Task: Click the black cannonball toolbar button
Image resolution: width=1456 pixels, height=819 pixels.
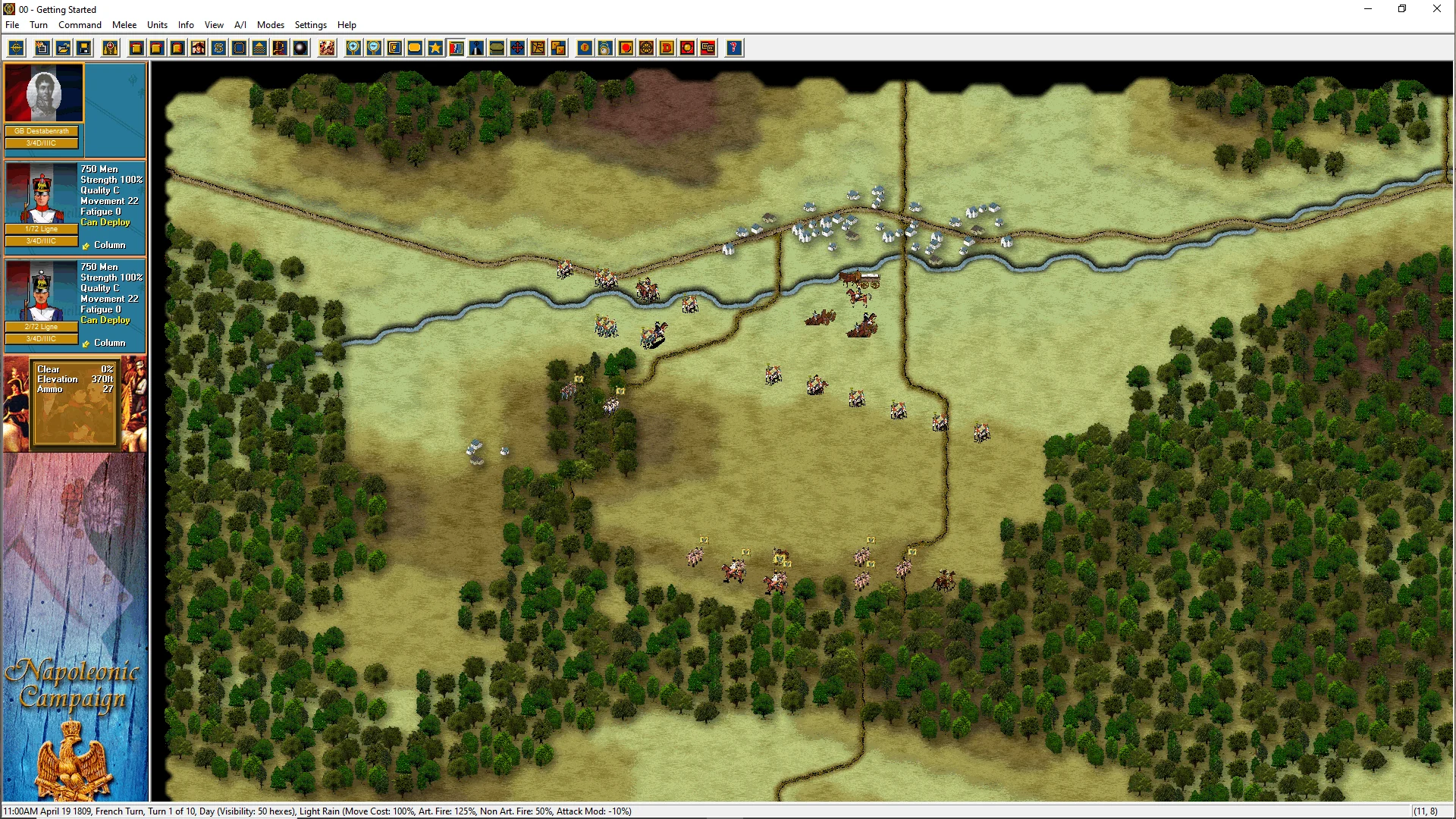Action: [301, 49]
